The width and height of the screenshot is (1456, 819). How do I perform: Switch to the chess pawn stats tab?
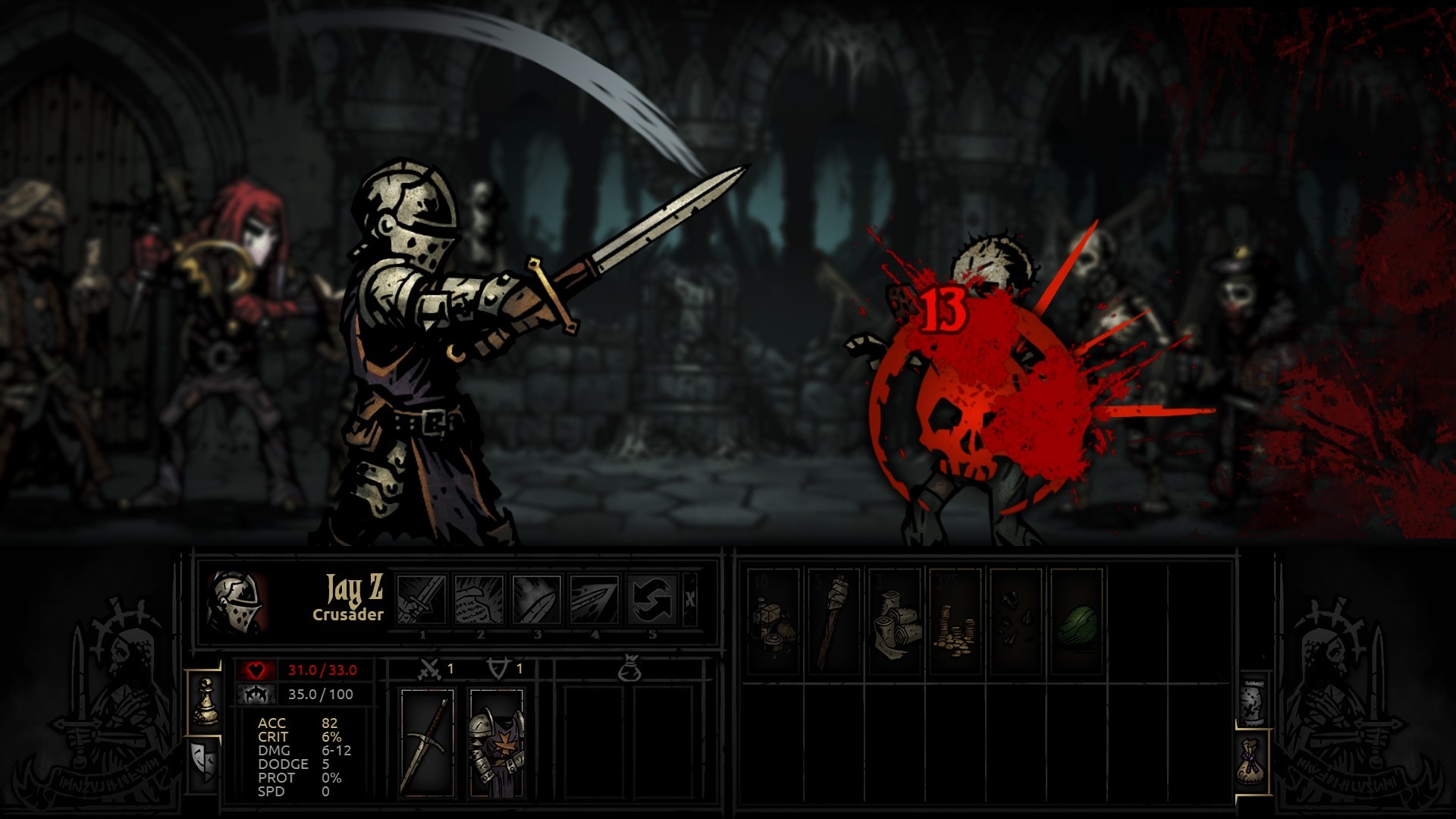point(205,701)
